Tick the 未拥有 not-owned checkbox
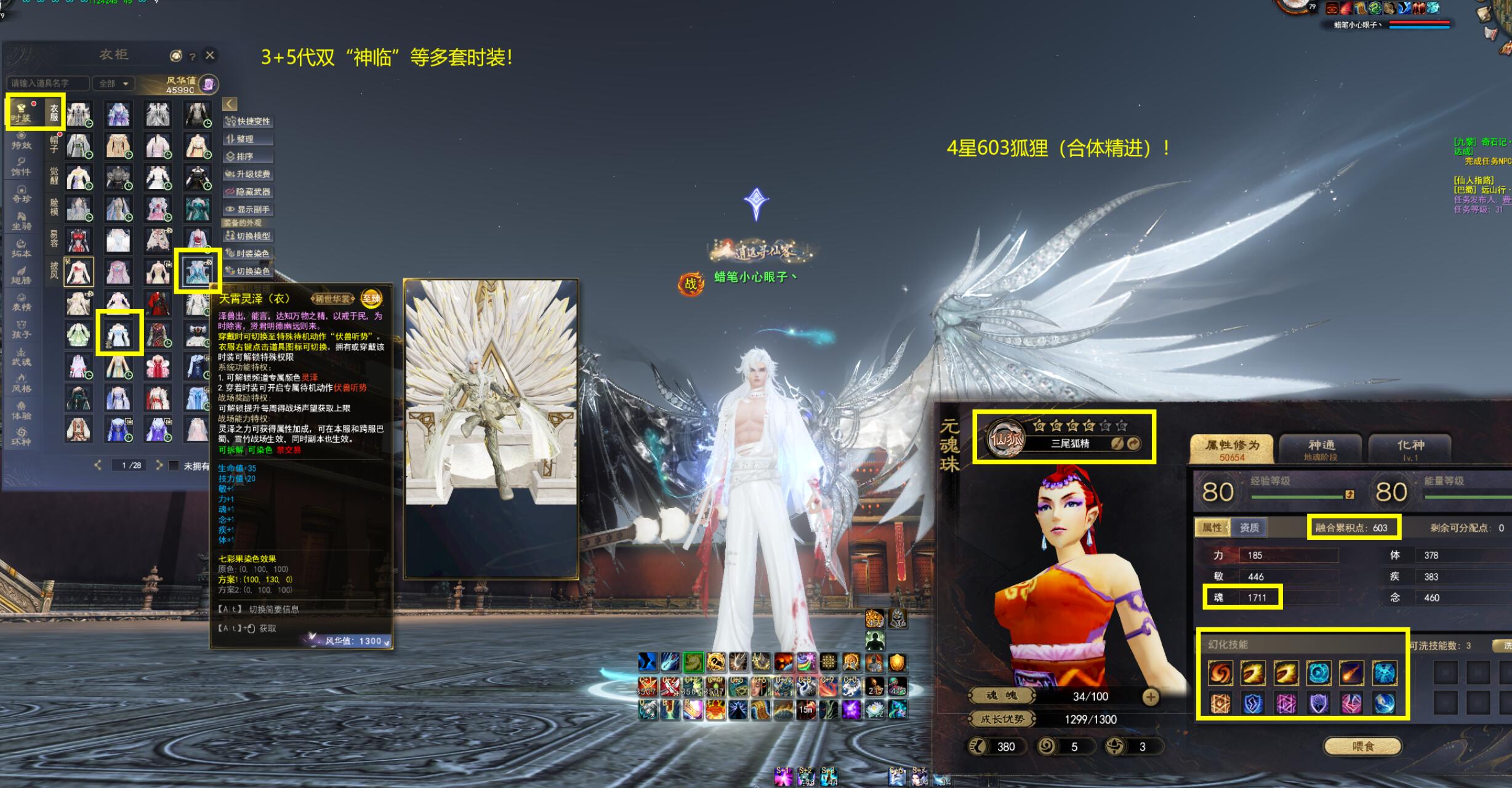 click(x=174, y=465)
